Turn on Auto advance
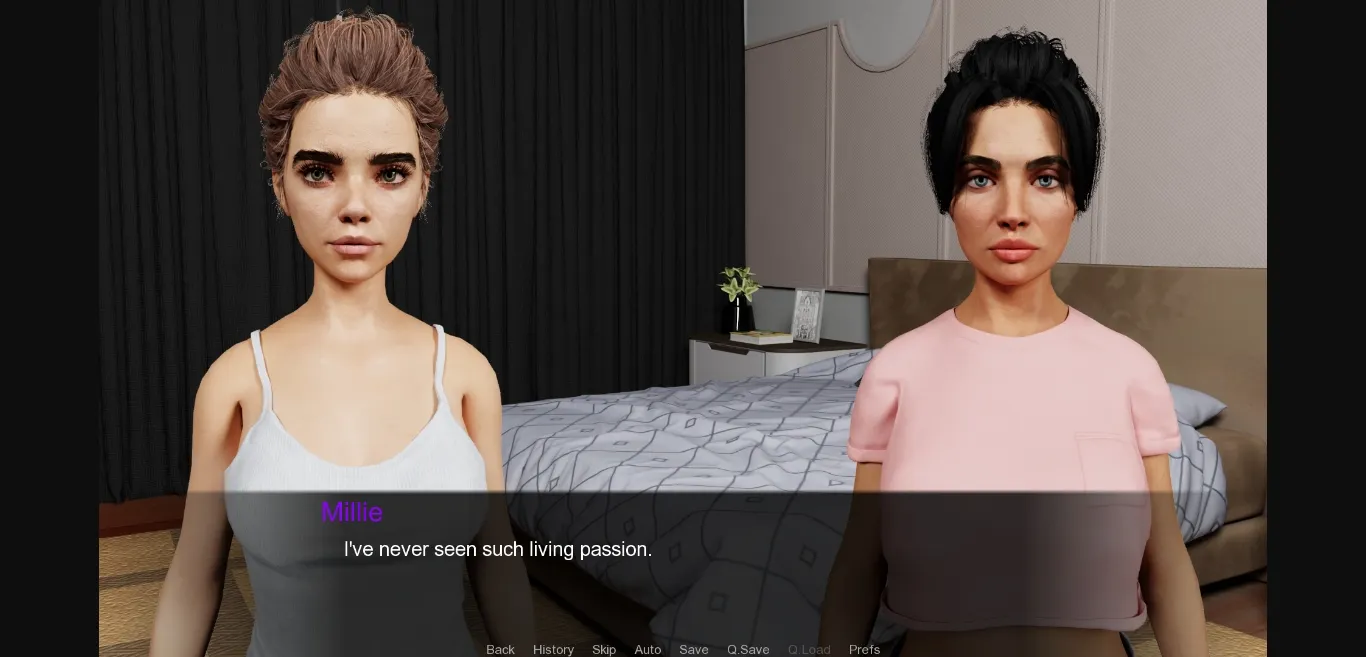Screen dimensions: 1366x657 (648, 649)
